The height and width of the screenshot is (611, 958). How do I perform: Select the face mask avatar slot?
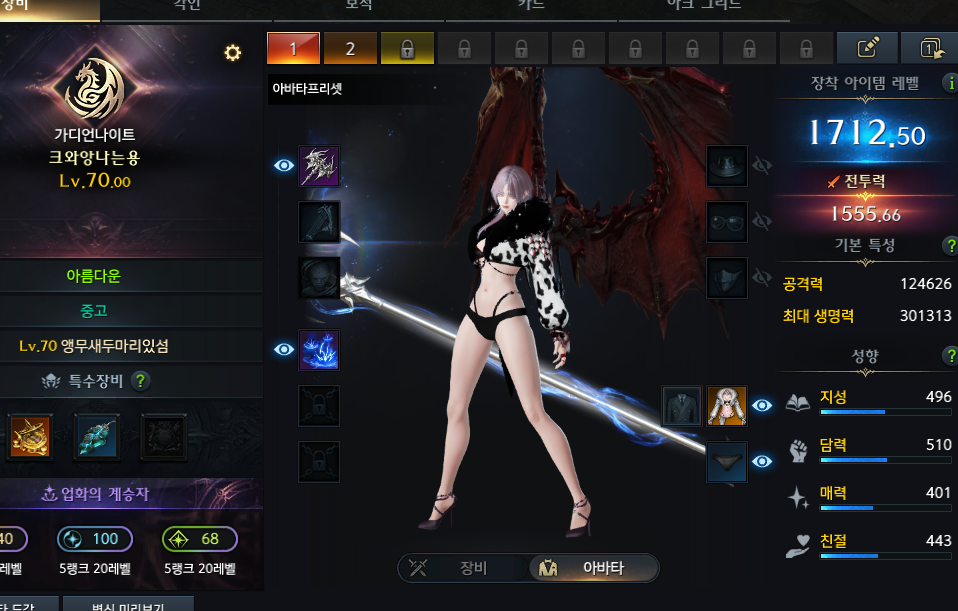click(x=727, y=277)
